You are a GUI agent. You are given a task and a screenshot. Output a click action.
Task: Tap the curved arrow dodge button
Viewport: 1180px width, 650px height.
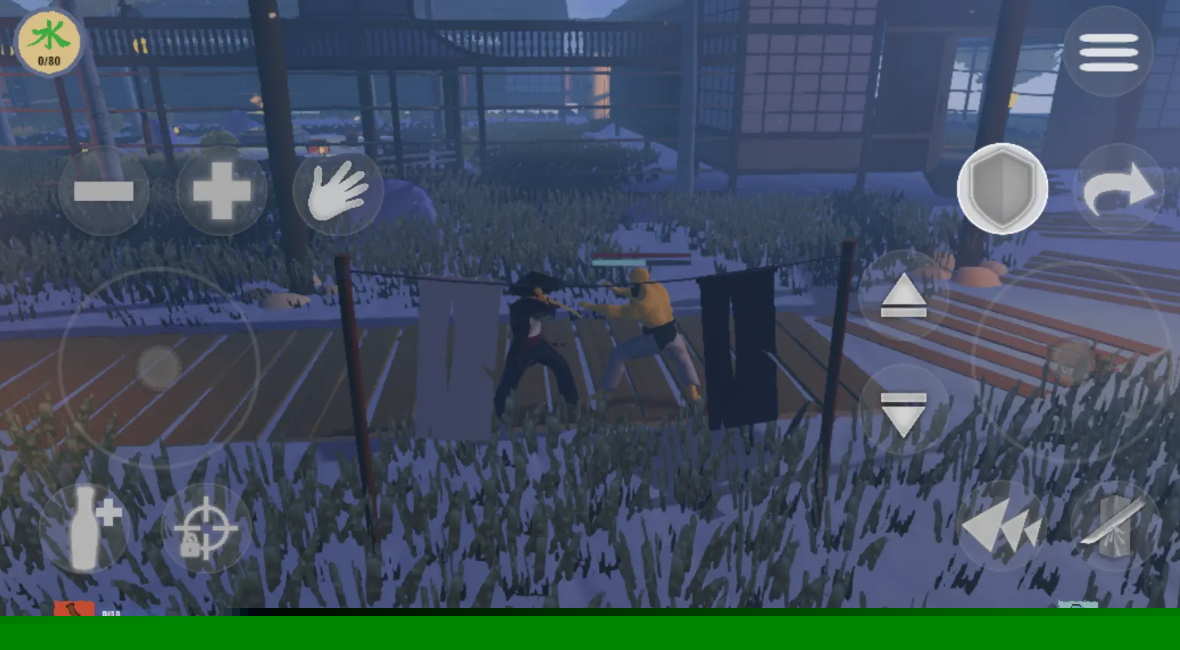[1119, 190]
